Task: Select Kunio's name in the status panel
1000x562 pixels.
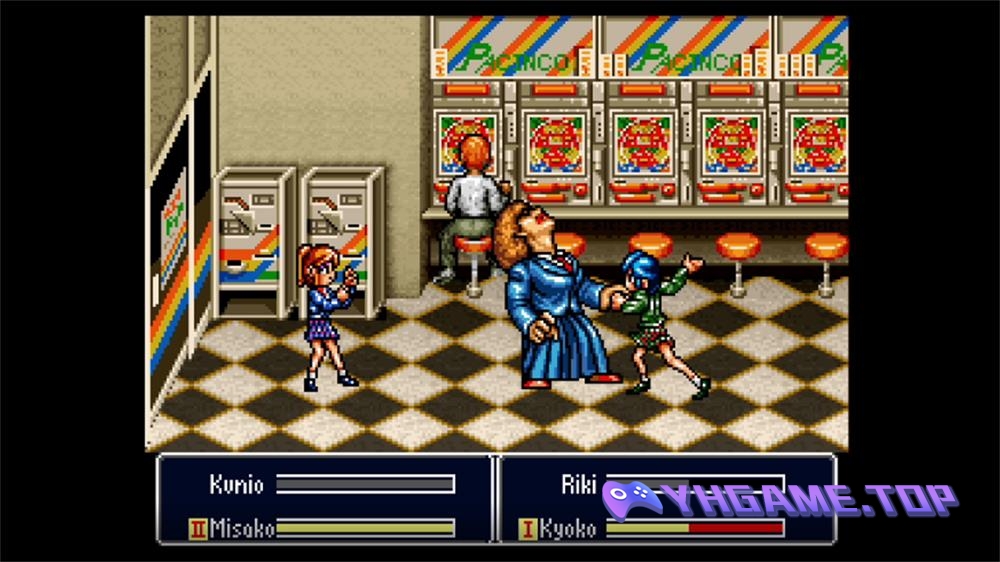Action: pos(237,485)
